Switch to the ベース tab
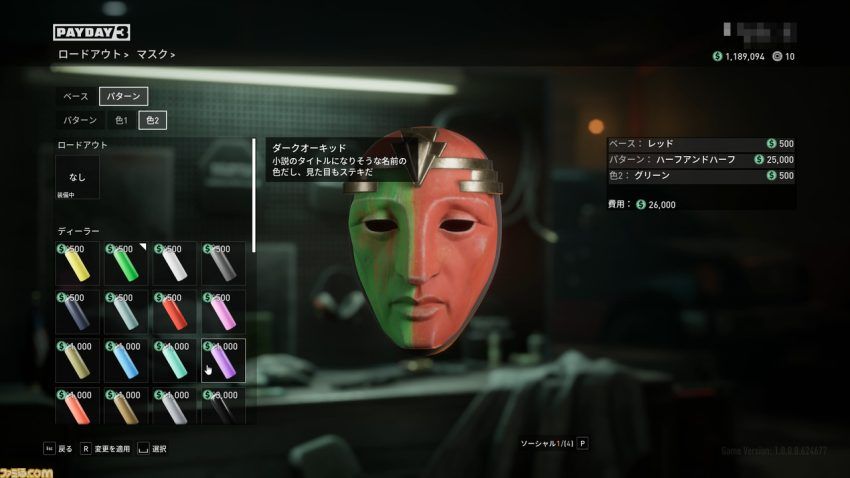The image size is (850, 478). pos(76,97)
